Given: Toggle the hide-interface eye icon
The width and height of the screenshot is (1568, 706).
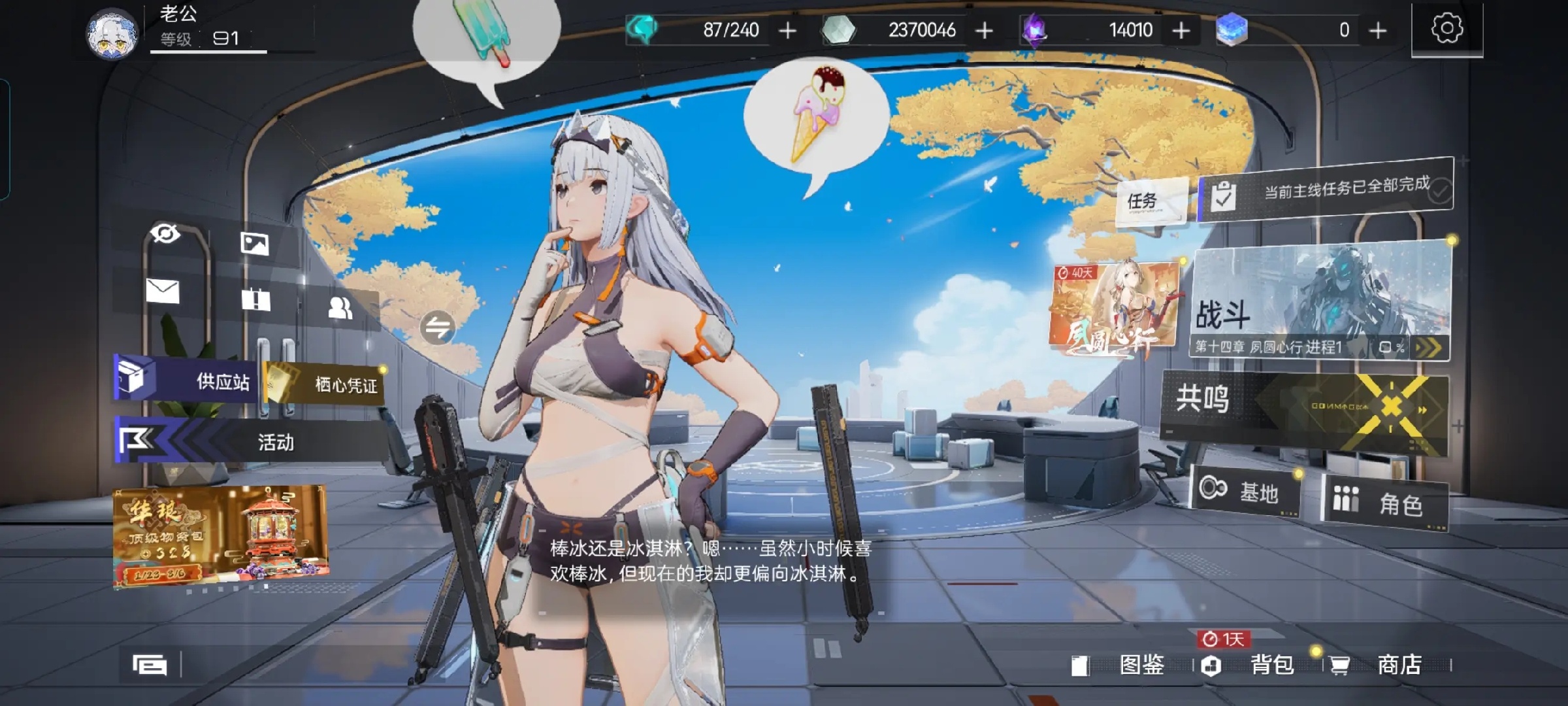Looking at the screenshot, I should click(x=165, y=233).
